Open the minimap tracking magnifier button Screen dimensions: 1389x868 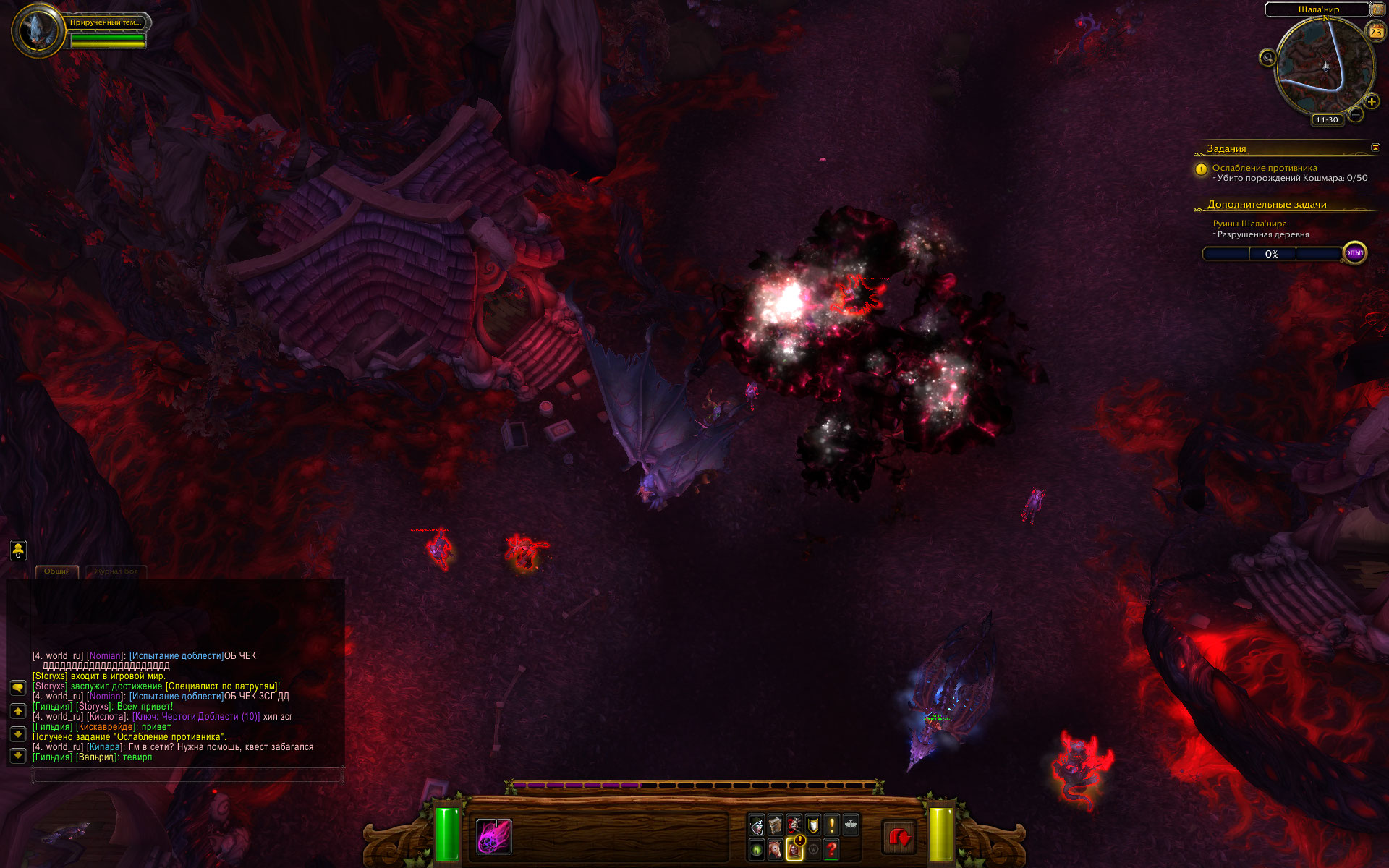coord(1267,58)
